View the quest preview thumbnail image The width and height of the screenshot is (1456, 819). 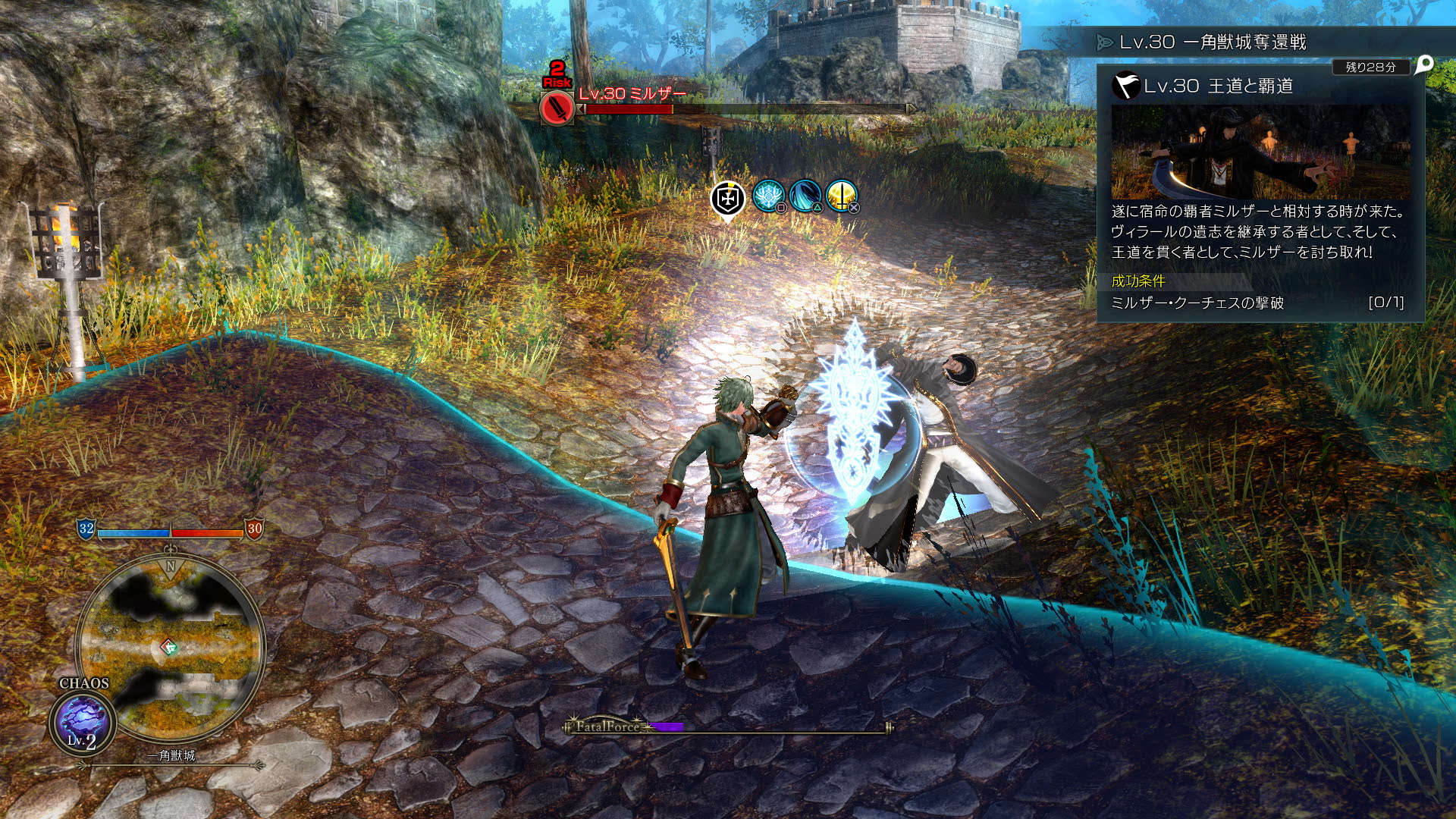[1260, 152]
